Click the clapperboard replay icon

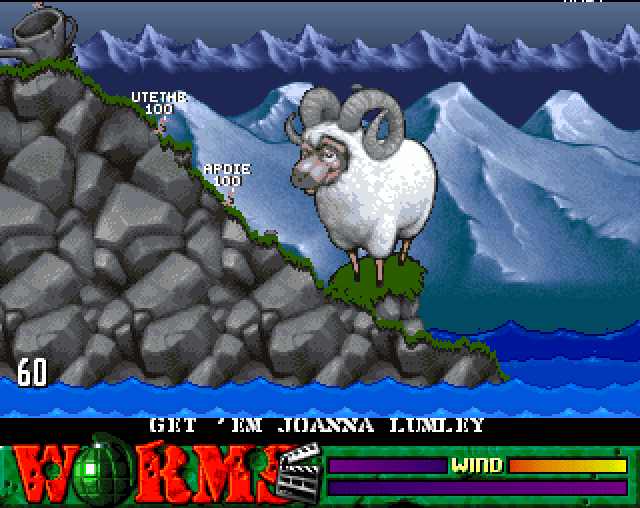click(x=299, y=470)
